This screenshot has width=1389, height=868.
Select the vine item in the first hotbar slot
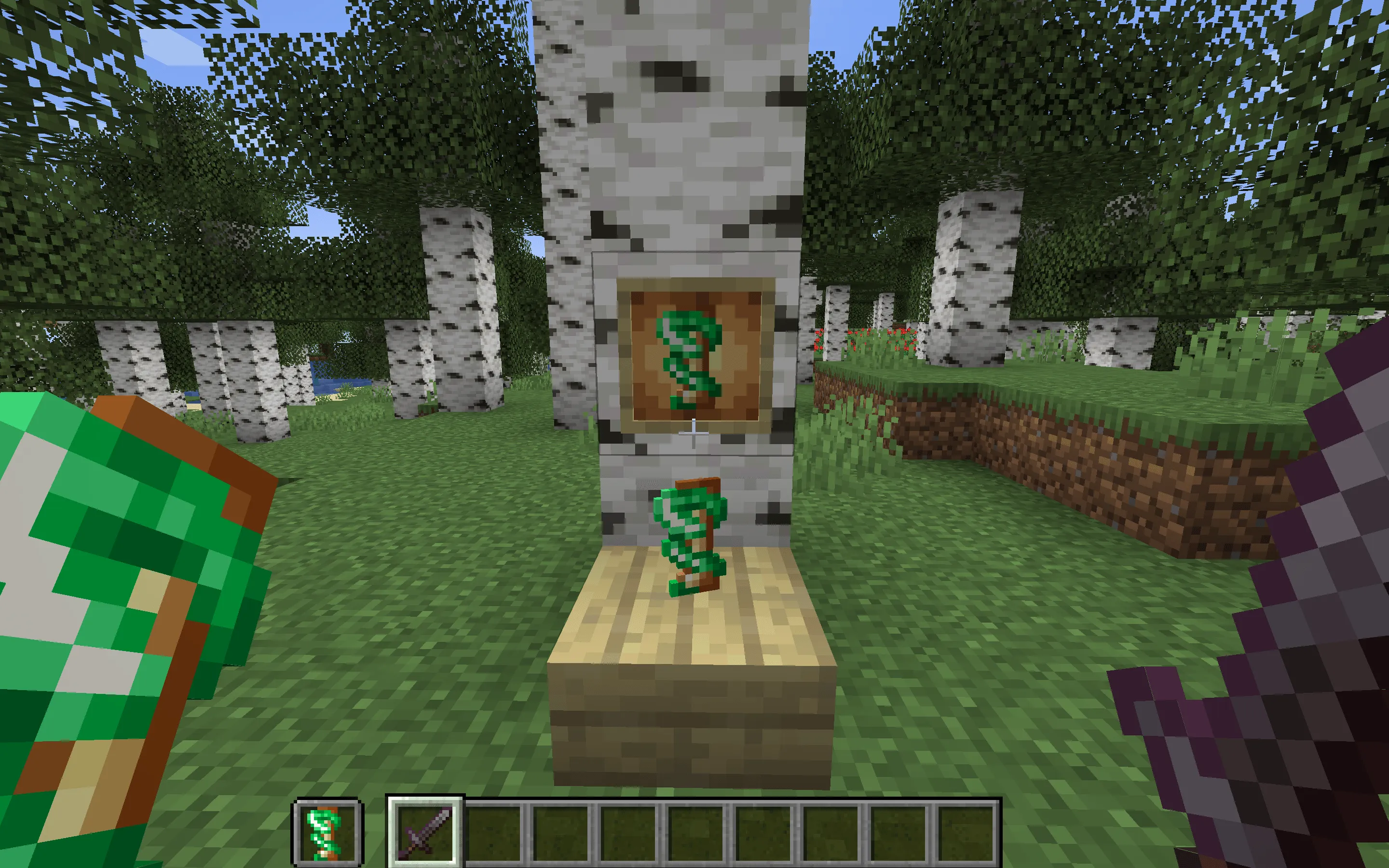[326, 831]
